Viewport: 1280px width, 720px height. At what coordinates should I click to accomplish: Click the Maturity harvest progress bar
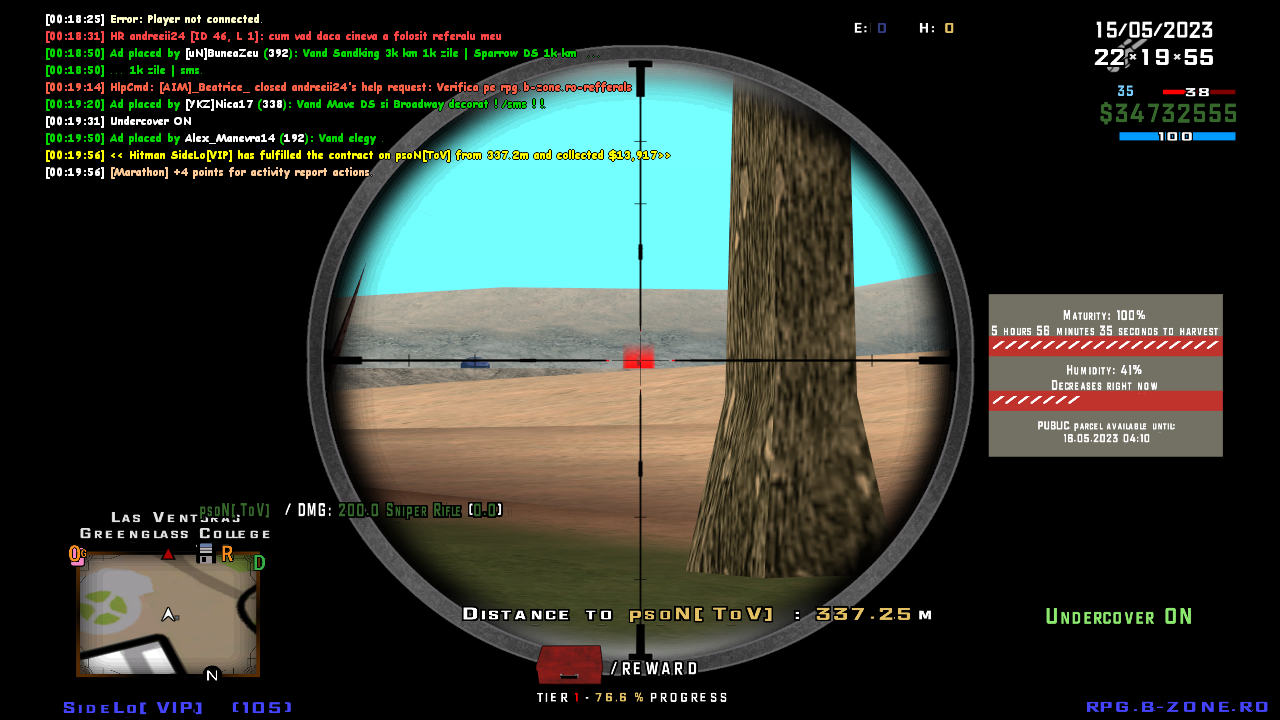point(1106,344)
